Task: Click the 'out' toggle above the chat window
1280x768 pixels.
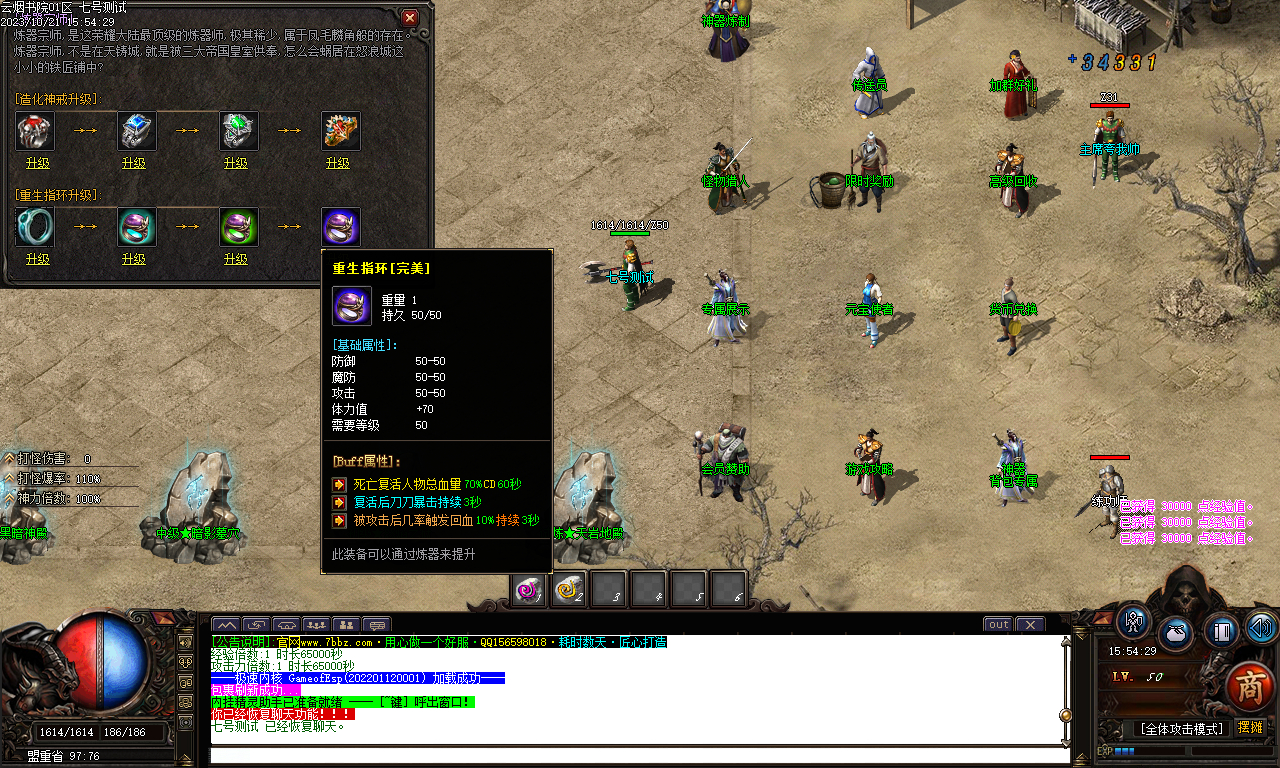Action: pos(998,624)
